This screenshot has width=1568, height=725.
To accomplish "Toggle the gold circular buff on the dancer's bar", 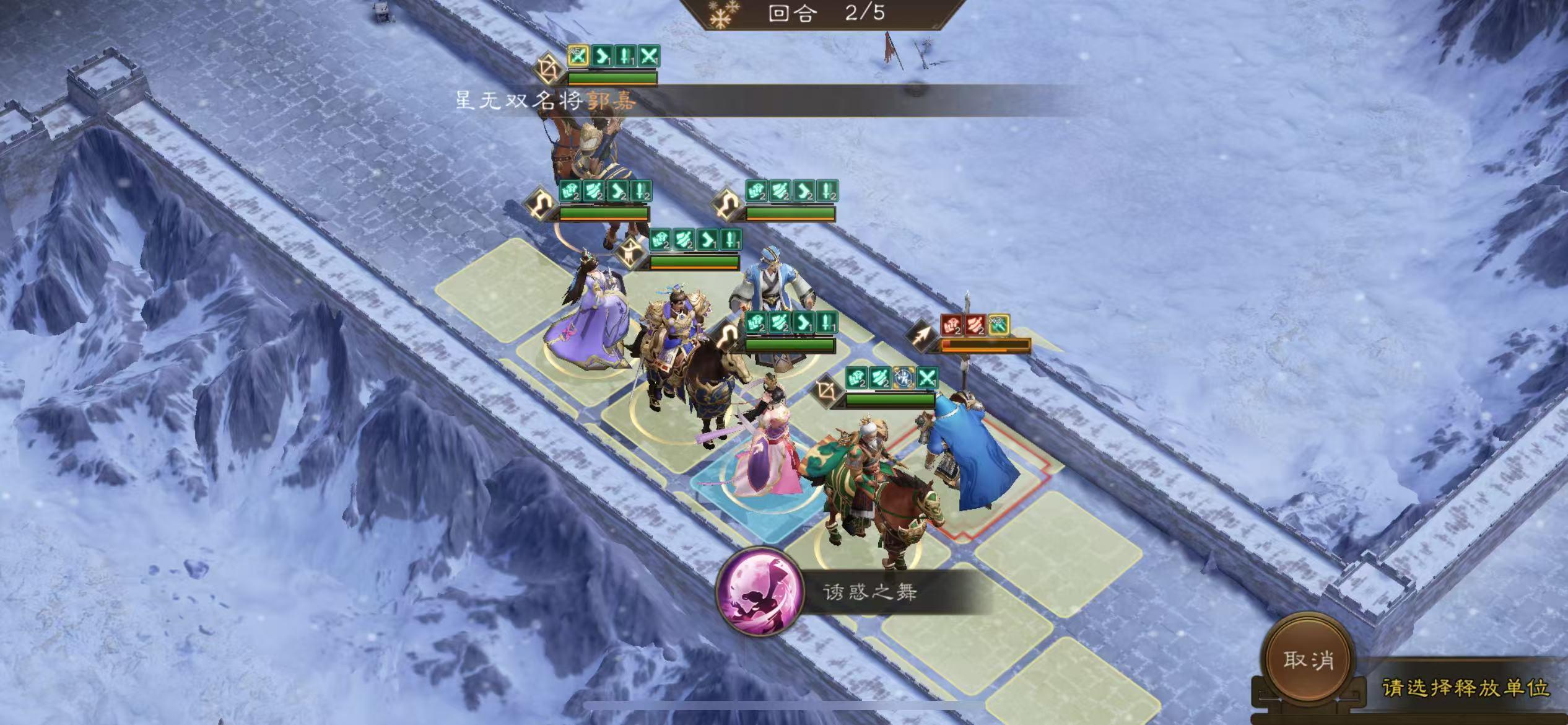I will pyautogui.click(x=904, y=377).
